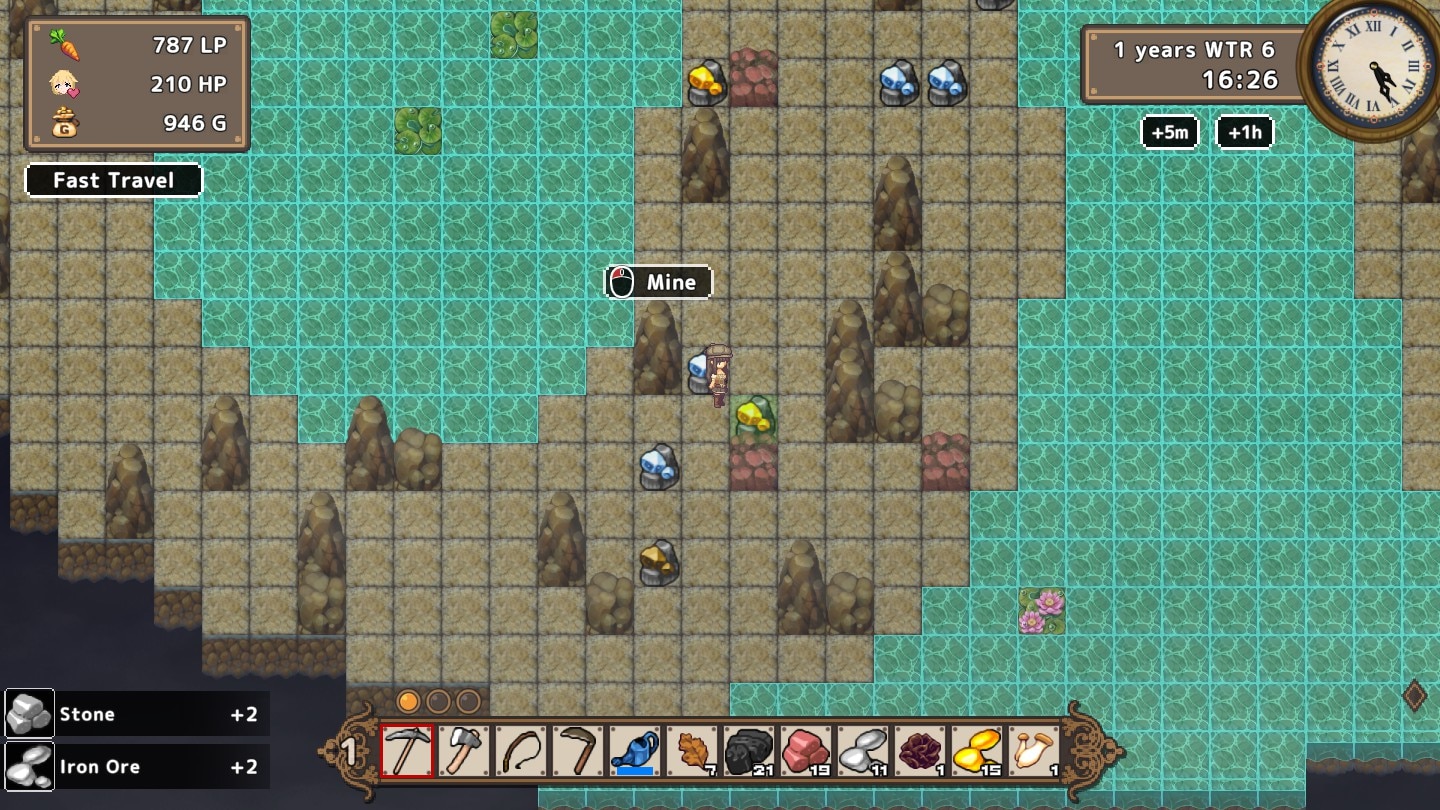
Task: Select the mushroom item slot
Action: (x=1033, y=751)
